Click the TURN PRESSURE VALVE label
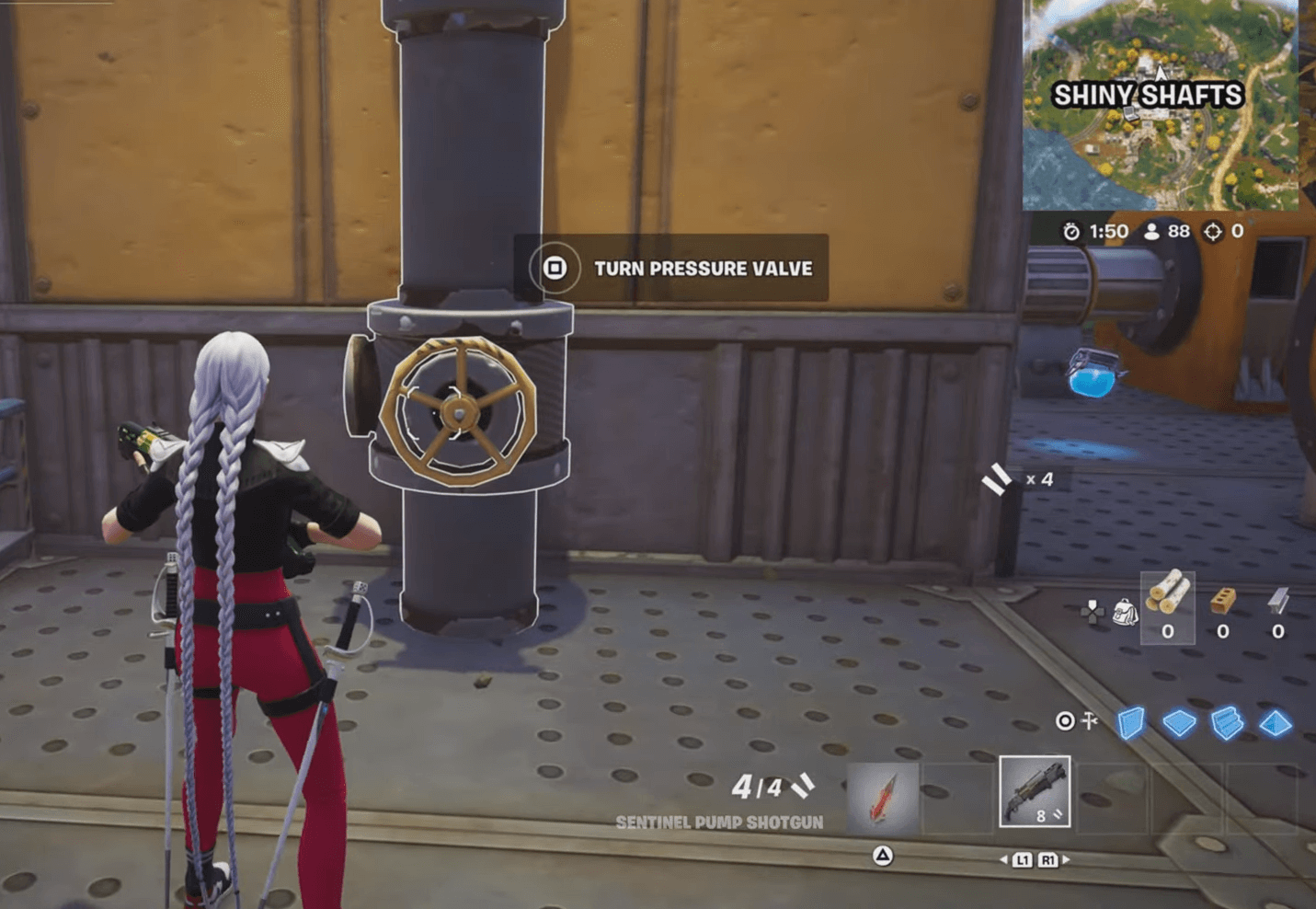Screen dimensions: 1316x909 [704, 270]
